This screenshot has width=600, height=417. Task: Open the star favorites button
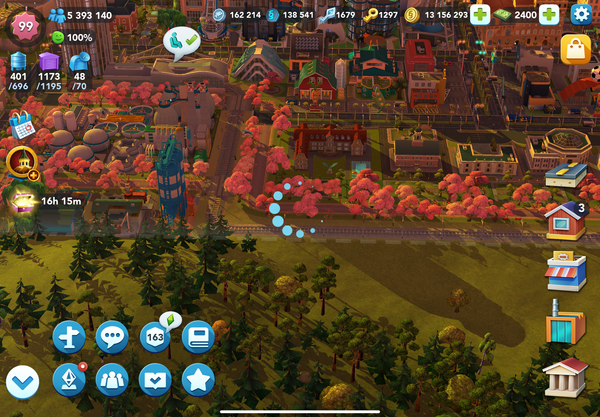pos(198,381)
